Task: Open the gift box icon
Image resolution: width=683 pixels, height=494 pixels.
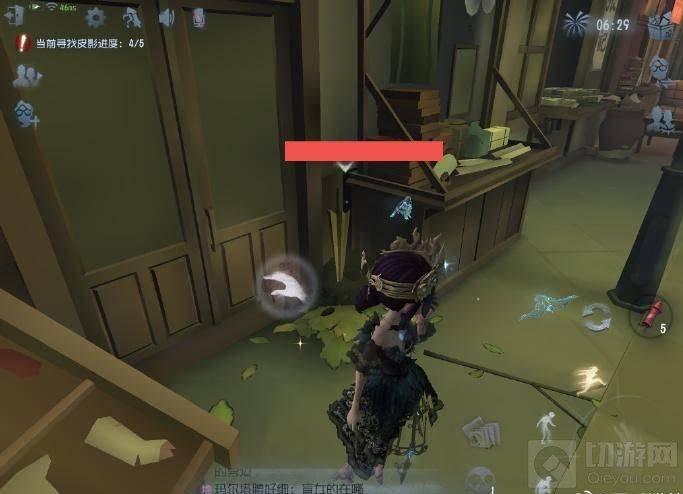Action: 658,25
